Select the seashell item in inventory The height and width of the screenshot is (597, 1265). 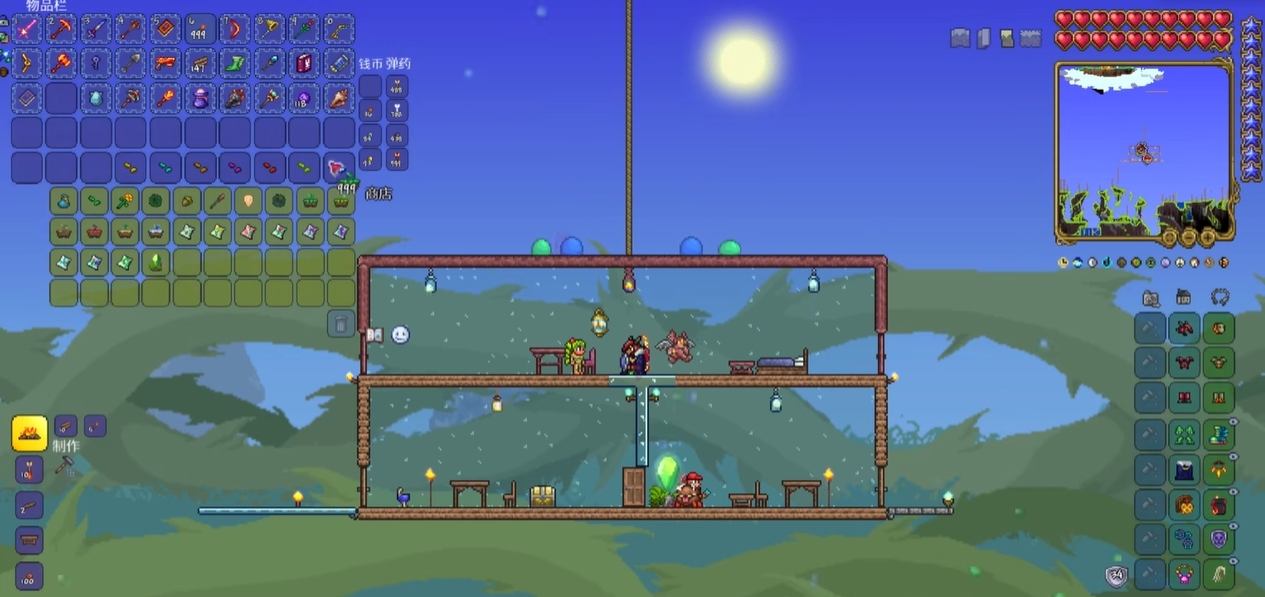point(339,98)
